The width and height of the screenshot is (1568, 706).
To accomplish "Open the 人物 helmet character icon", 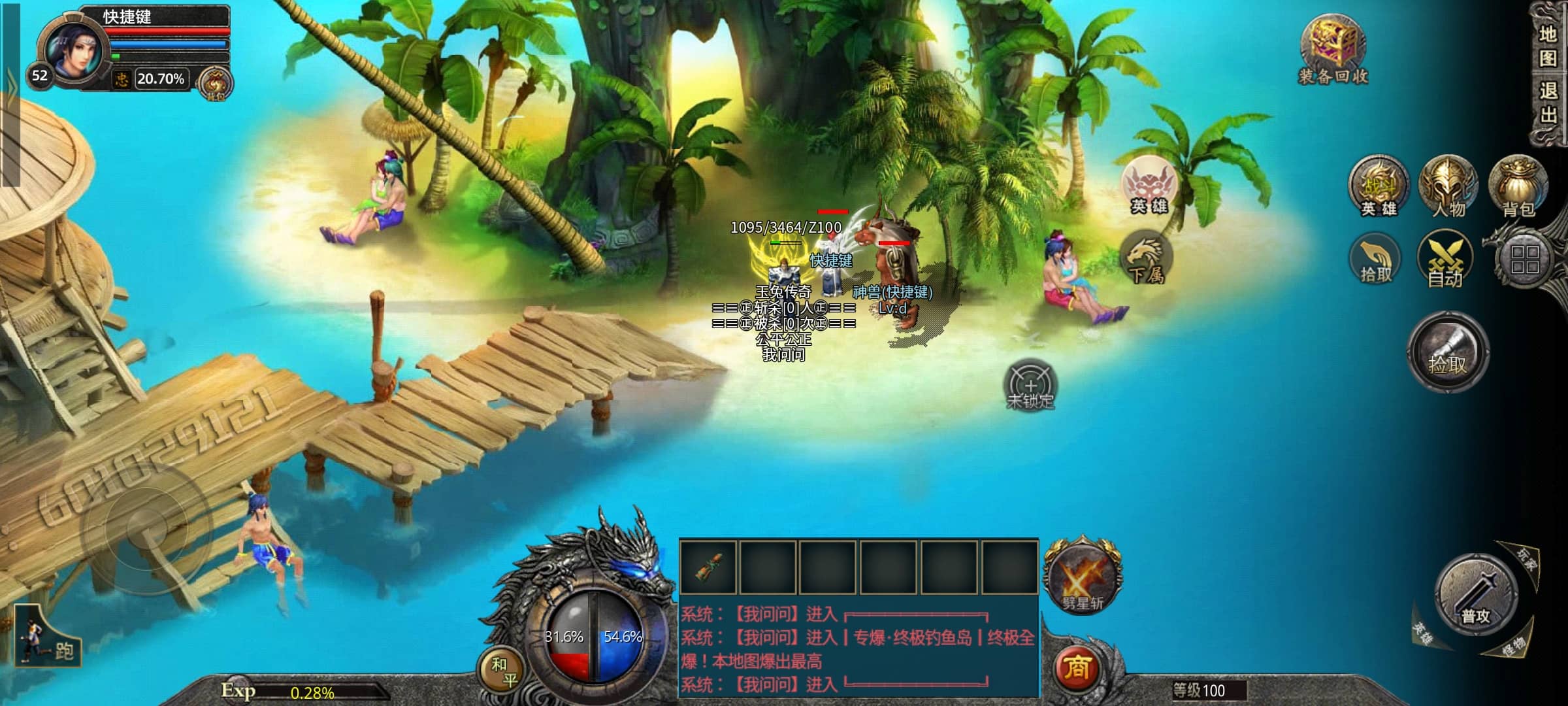I will (1448, 187).
